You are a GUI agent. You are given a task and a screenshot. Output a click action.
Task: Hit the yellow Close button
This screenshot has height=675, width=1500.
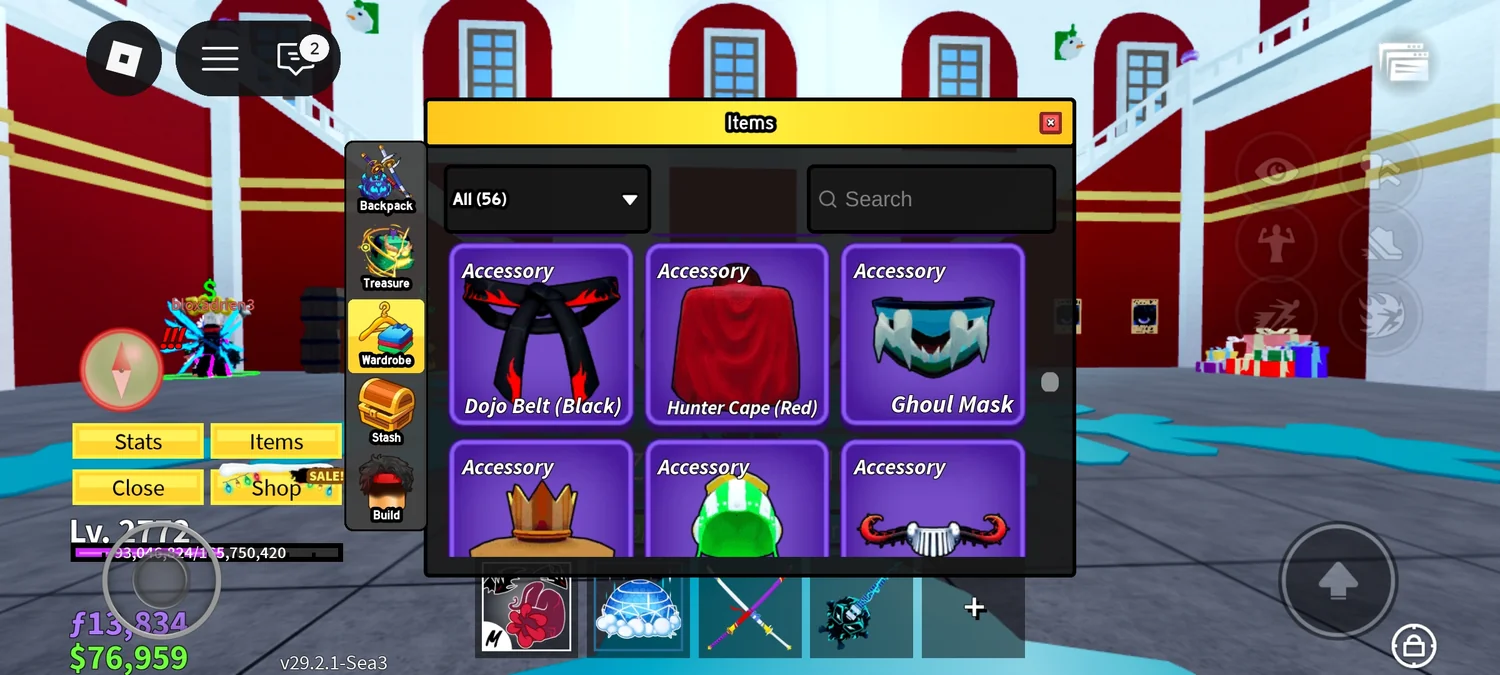[x=138, y=487]
